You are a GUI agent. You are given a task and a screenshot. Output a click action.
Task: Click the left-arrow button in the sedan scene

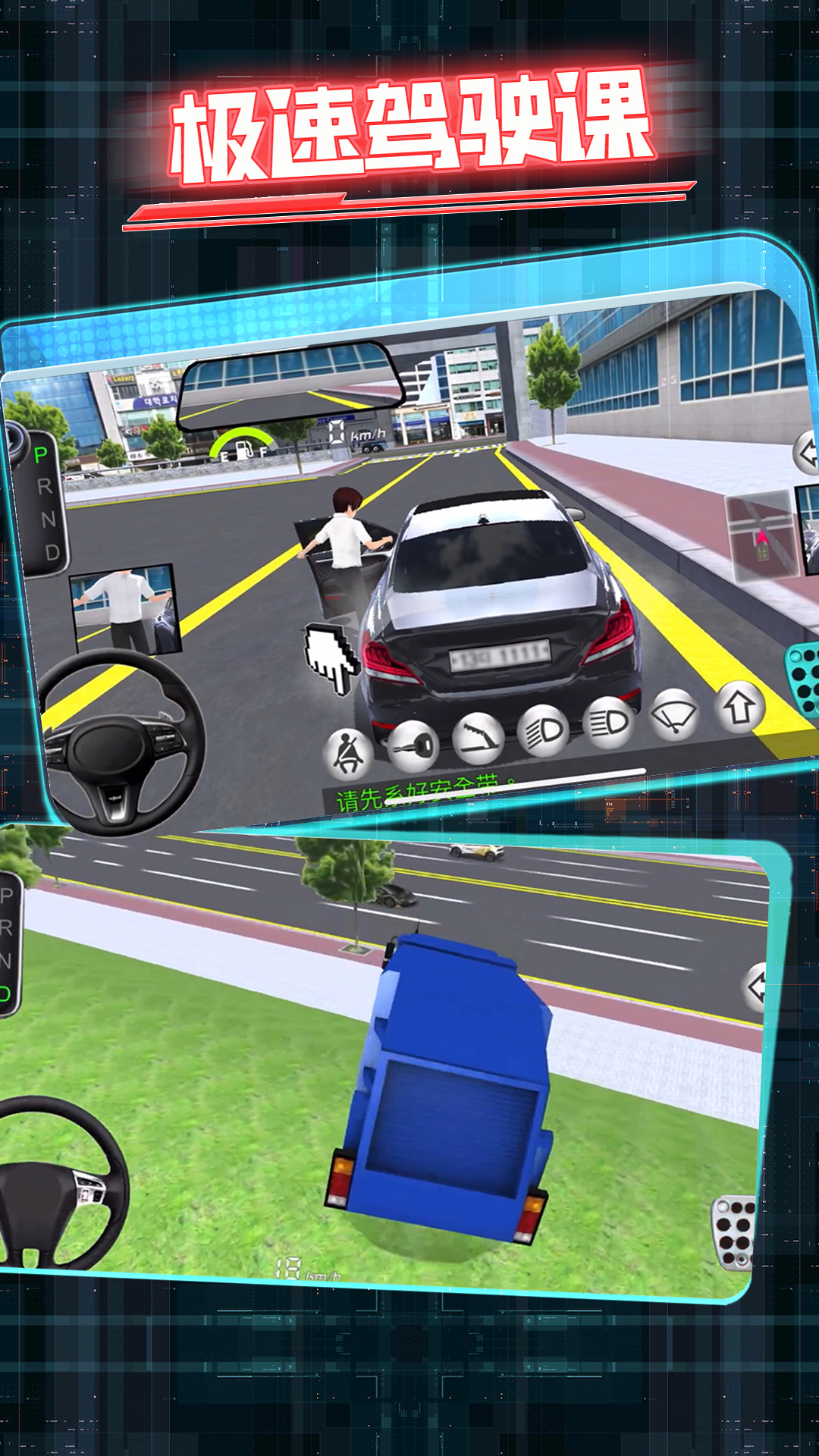point(807,453)
